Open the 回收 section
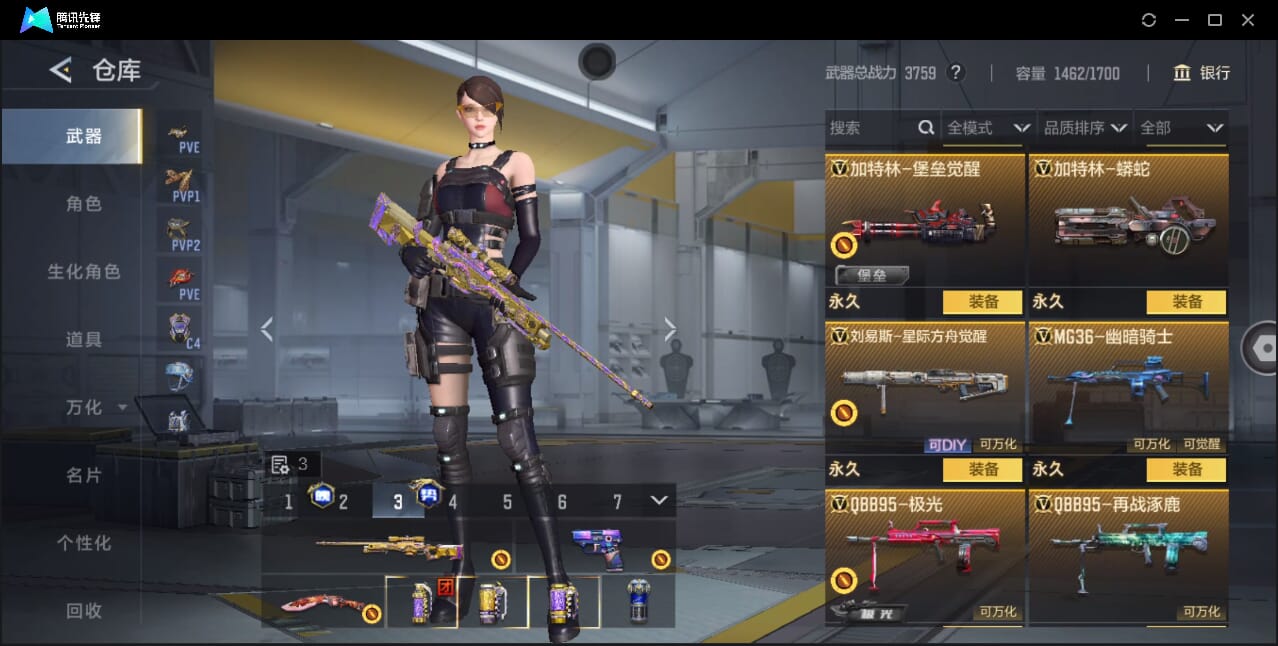Screen dimensions: 1278x646 83,610
